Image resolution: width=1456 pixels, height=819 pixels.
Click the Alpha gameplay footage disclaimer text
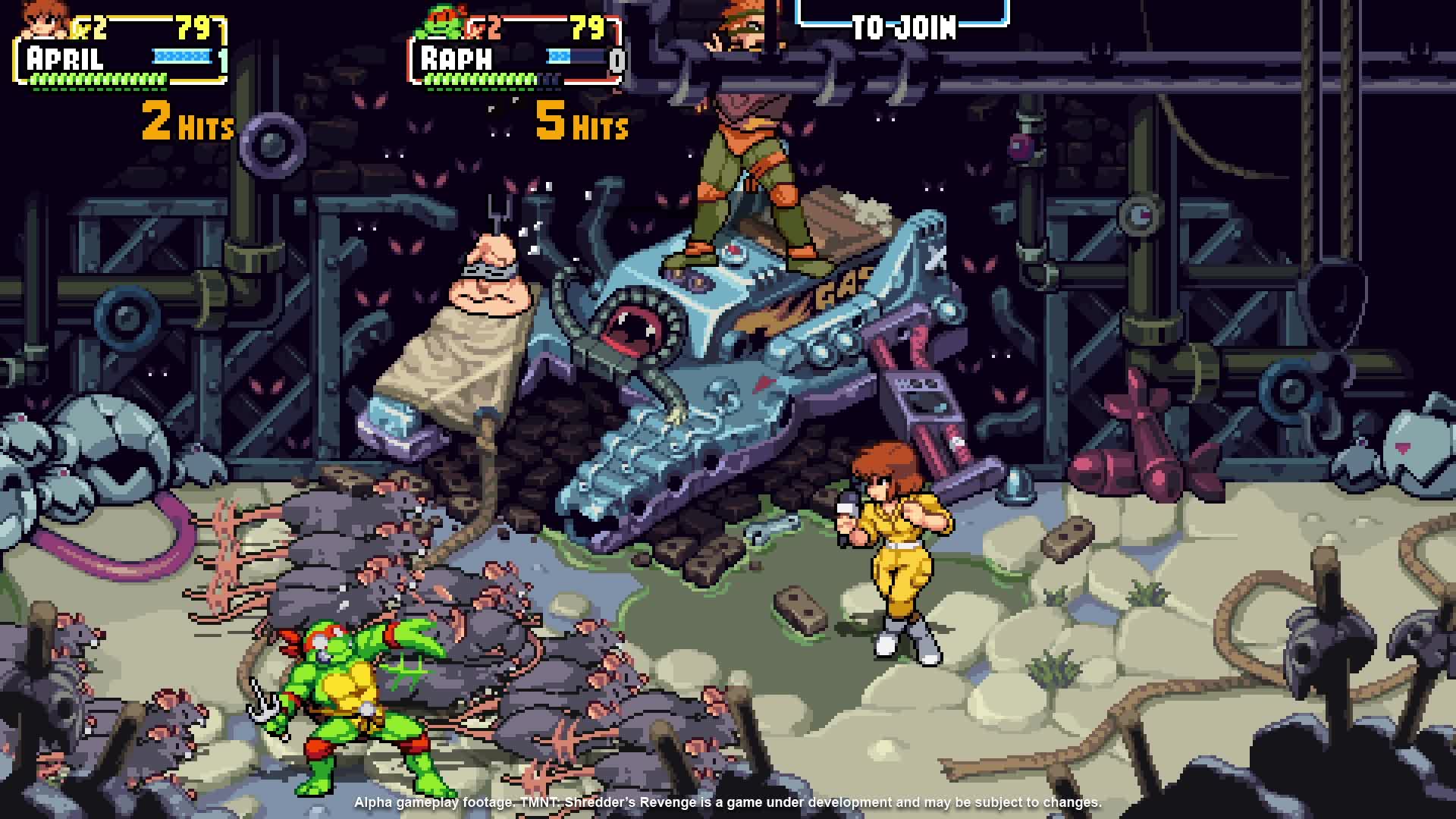click(x=728, y=801)
